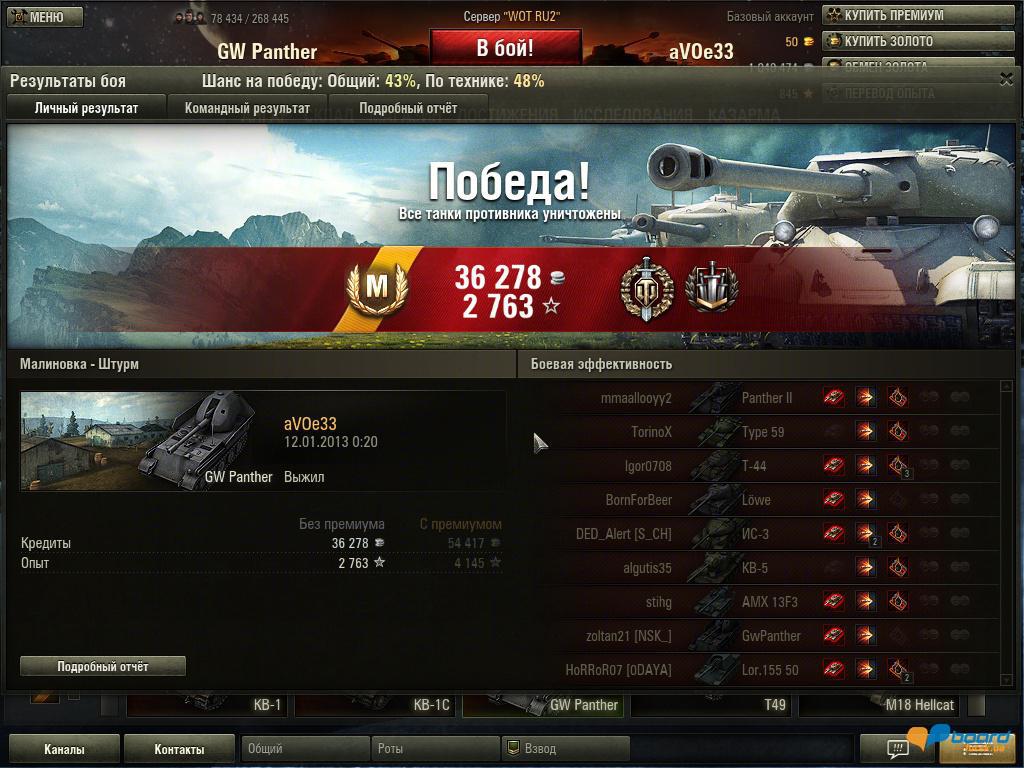Open the Контакты contacts button
The width and height of the screenshot is (1024, 768).
pos(179,749)
